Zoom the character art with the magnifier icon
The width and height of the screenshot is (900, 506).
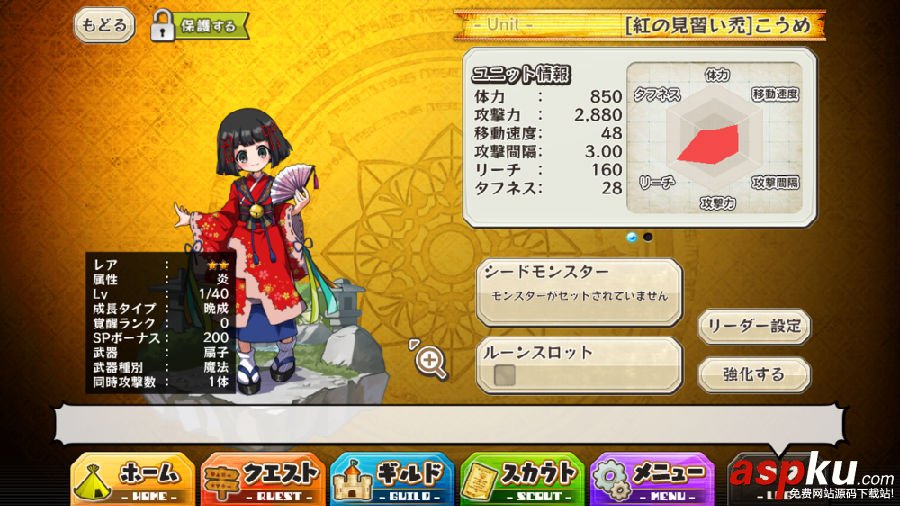coord(430,362)
